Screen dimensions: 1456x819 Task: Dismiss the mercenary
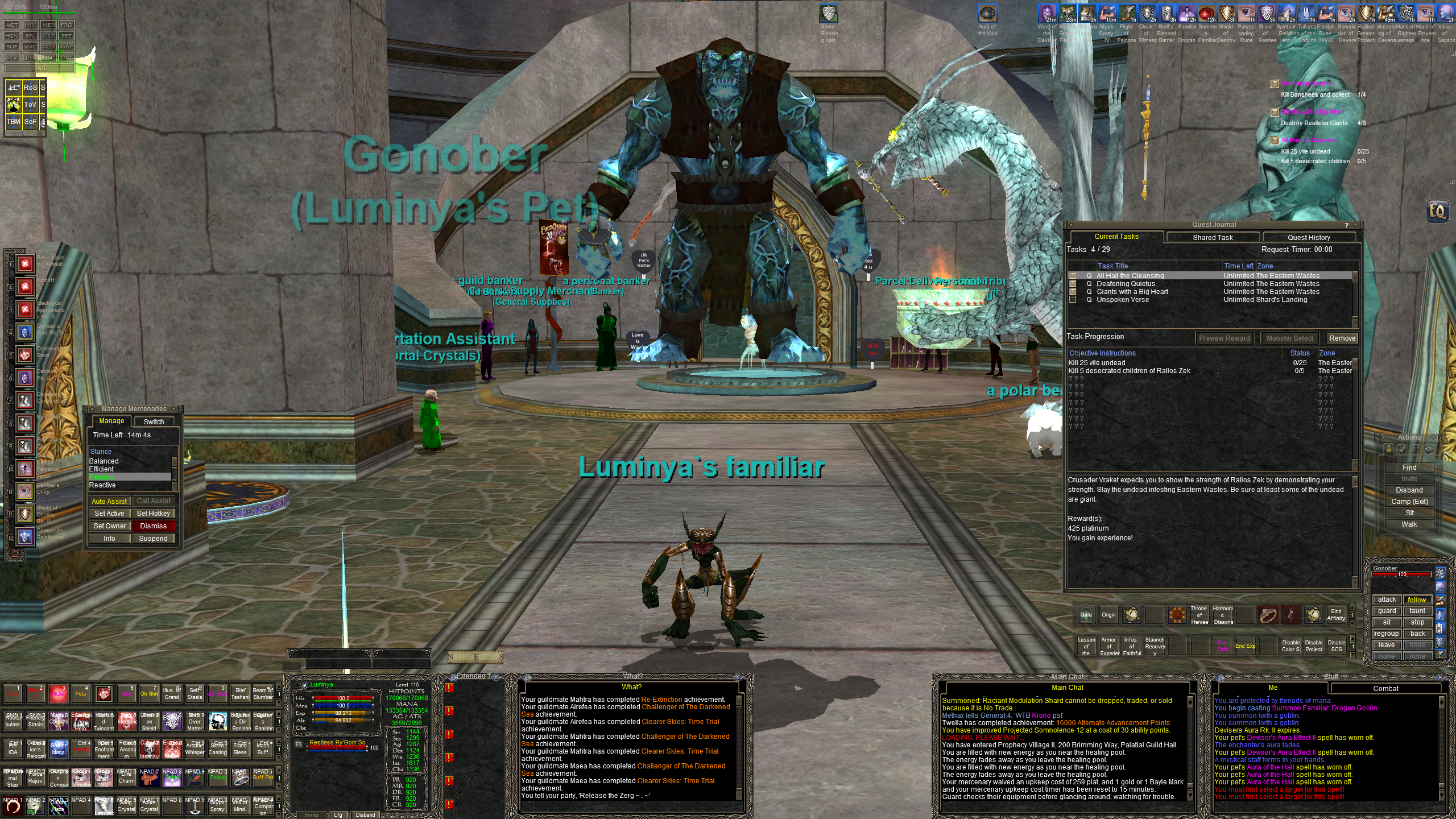[x=153, y=526]
